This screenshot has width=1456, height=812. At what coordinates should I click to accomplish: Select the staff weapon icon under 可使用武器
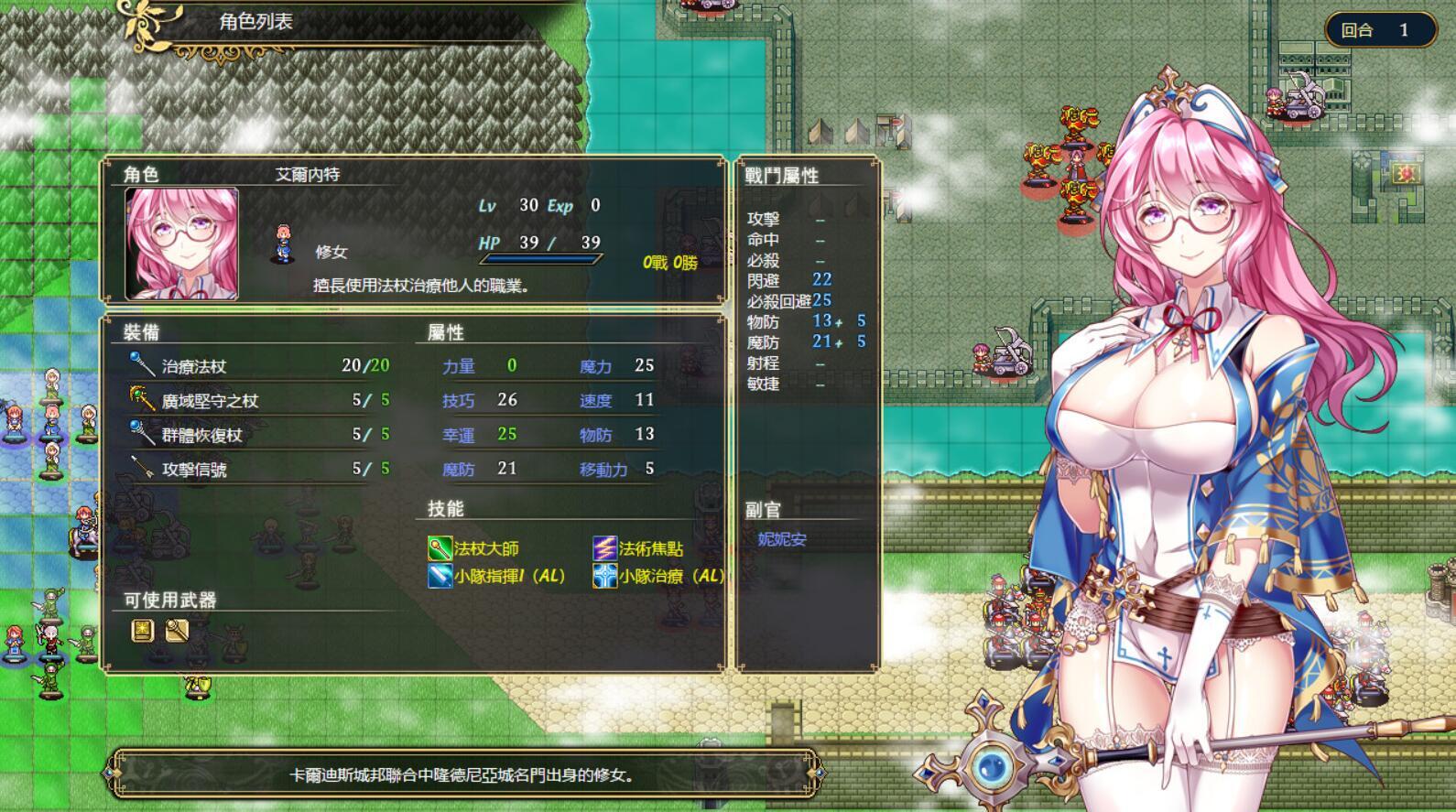(177, 632)
